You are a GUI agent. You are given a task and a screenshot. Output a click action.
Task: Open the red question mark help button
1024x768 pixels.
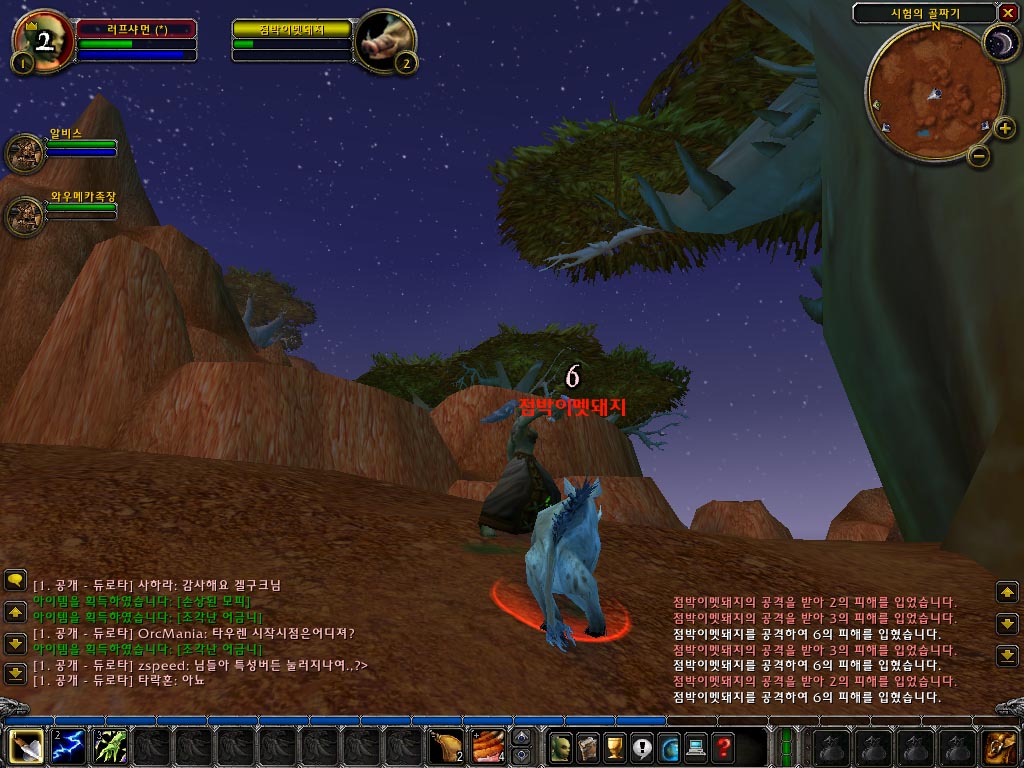pyautogui.click(x=722, y=746)
